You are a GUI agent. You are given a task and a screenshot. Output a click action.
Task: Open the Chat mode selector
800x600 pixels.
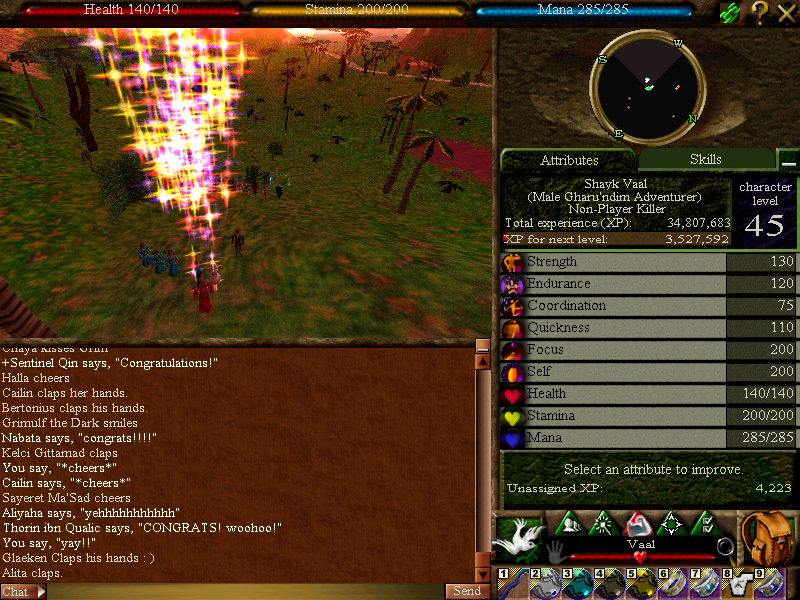pyautogui.click(x=23, y=592)
